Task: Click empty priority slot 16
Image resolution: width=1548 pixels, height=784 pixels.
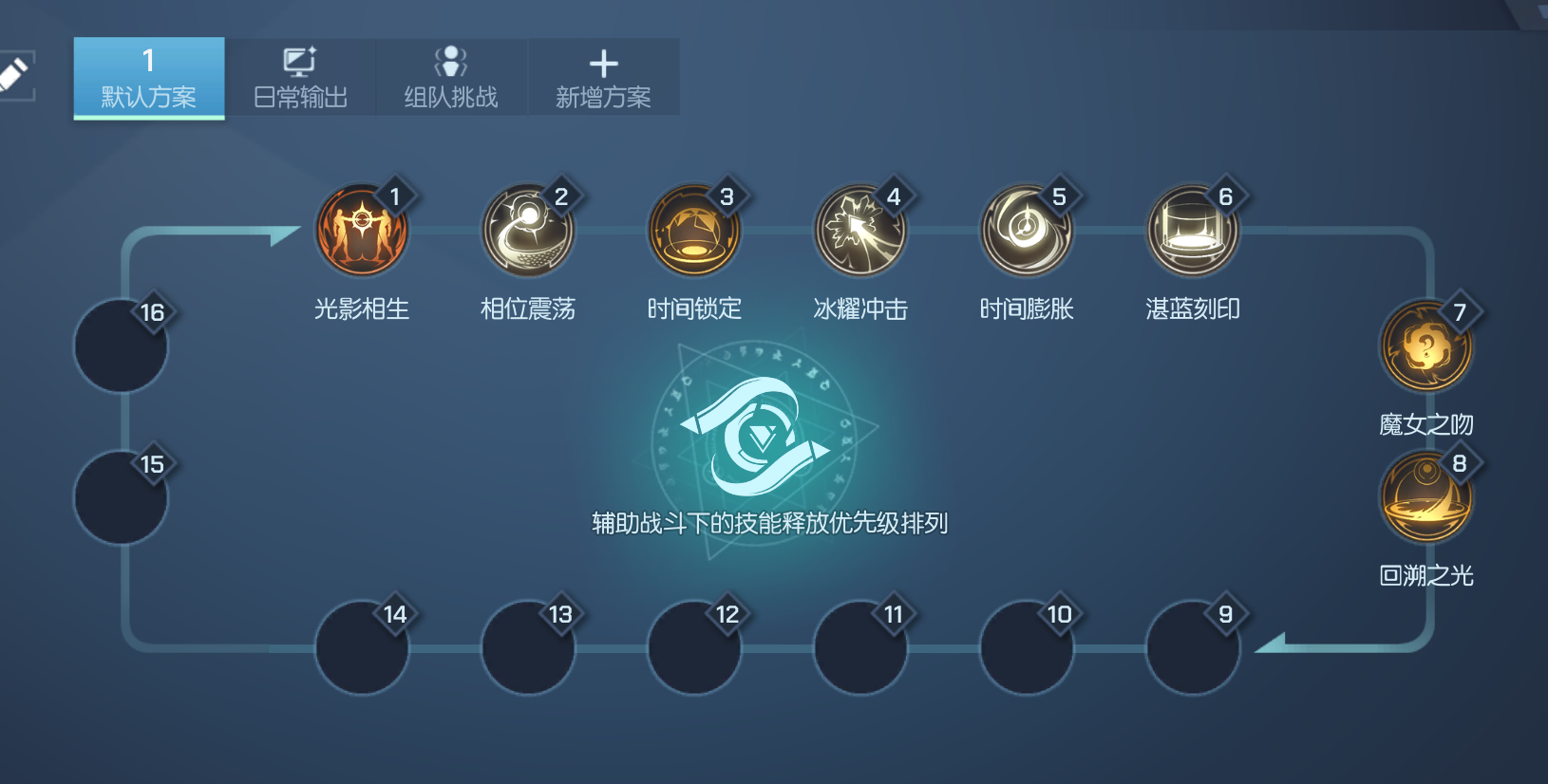Action: (121, 346)
